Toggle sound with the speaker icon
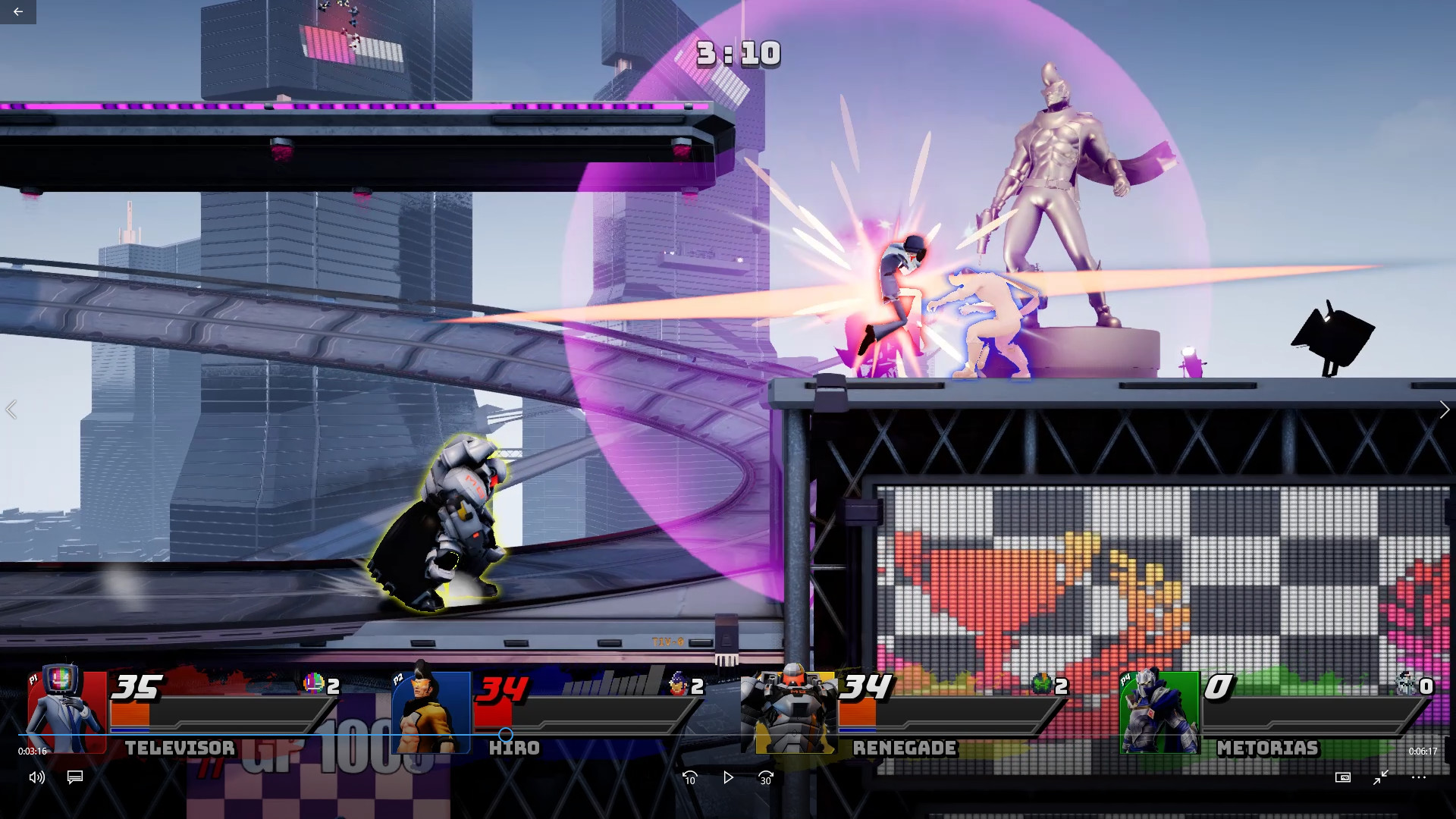This screenshot has height=819, width=1456. 36,778
